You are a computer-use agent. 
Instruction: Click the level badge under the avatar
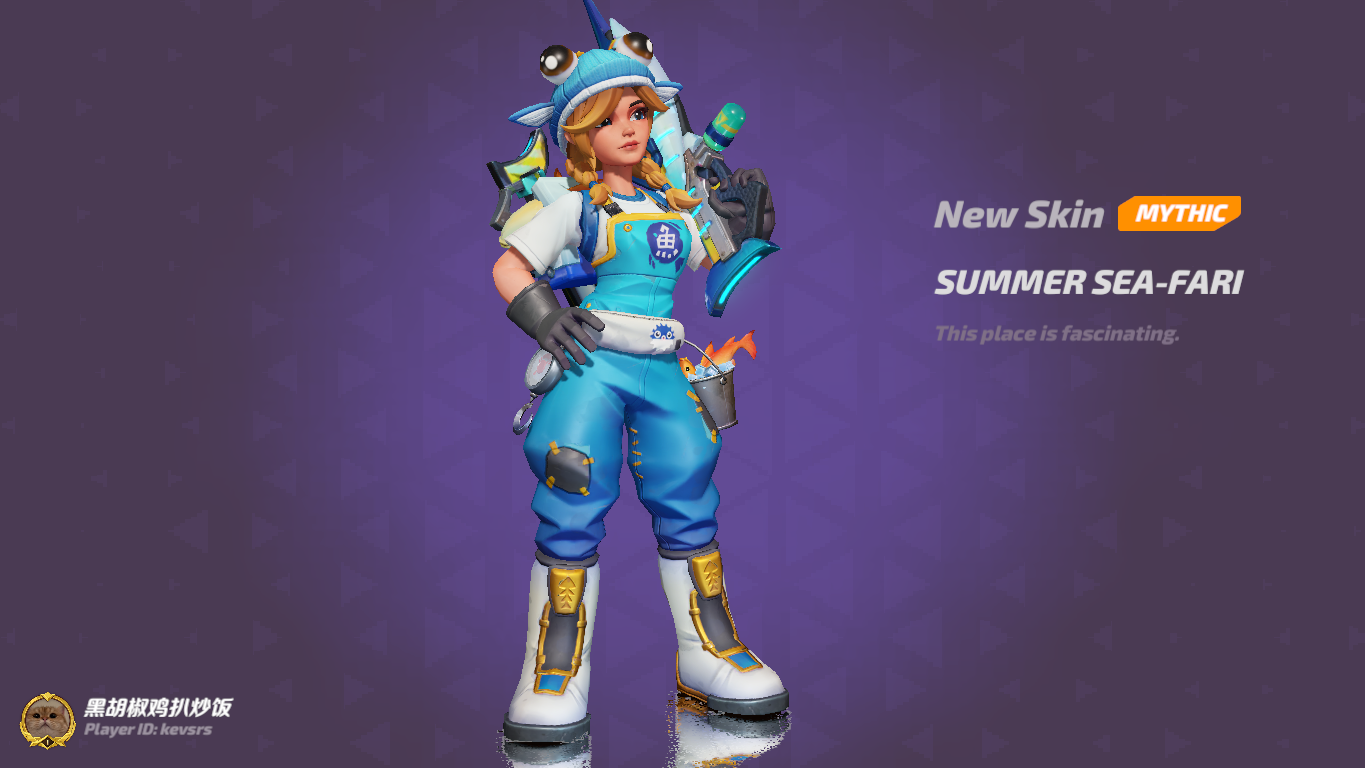[47, 742]
